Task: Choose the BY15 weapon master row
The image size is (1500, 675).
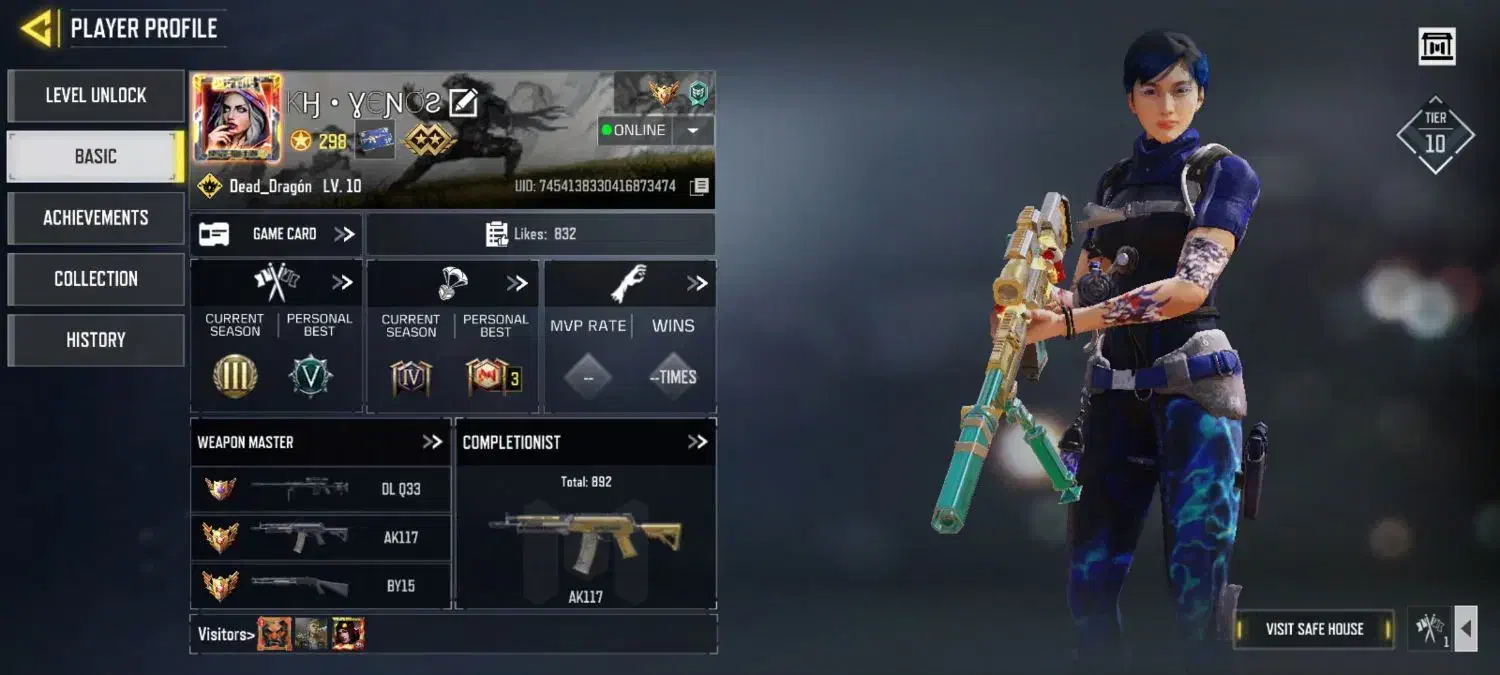Action: click(x=320, y=585)
